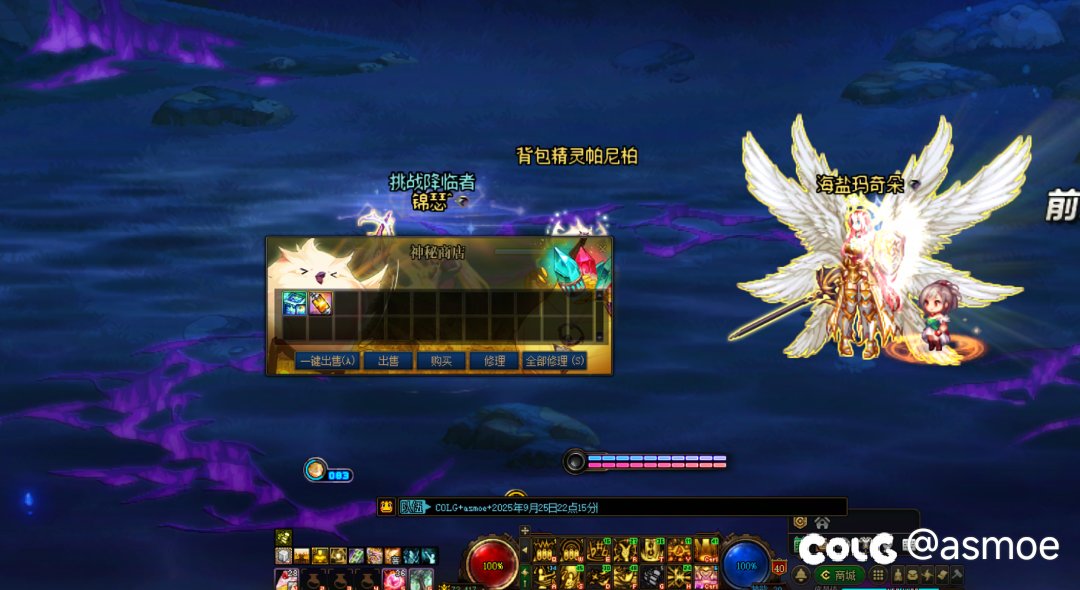Select the orange potion item in shop

[x=320, y=303]
